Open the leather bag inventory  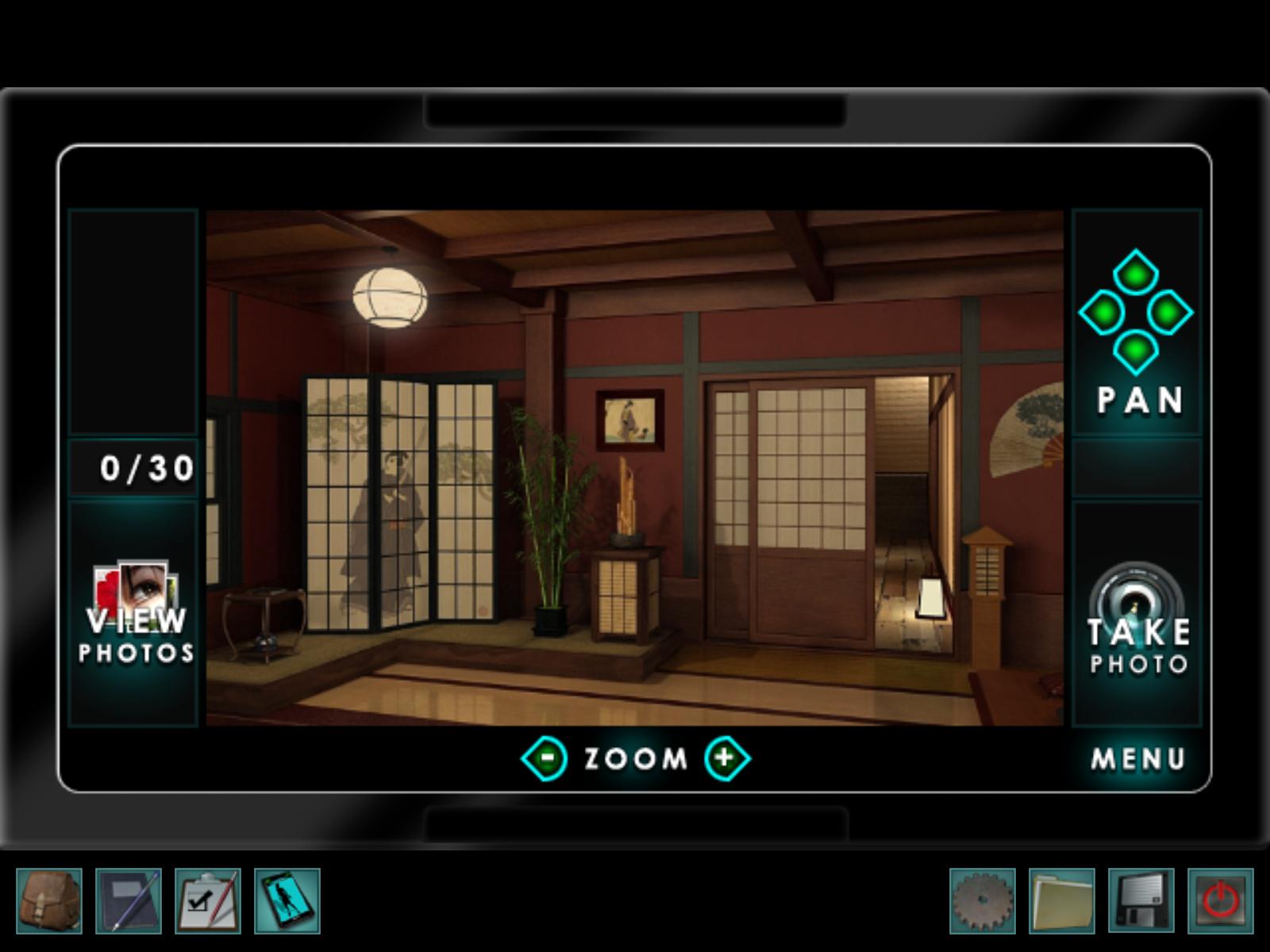[x=49, y=901]
